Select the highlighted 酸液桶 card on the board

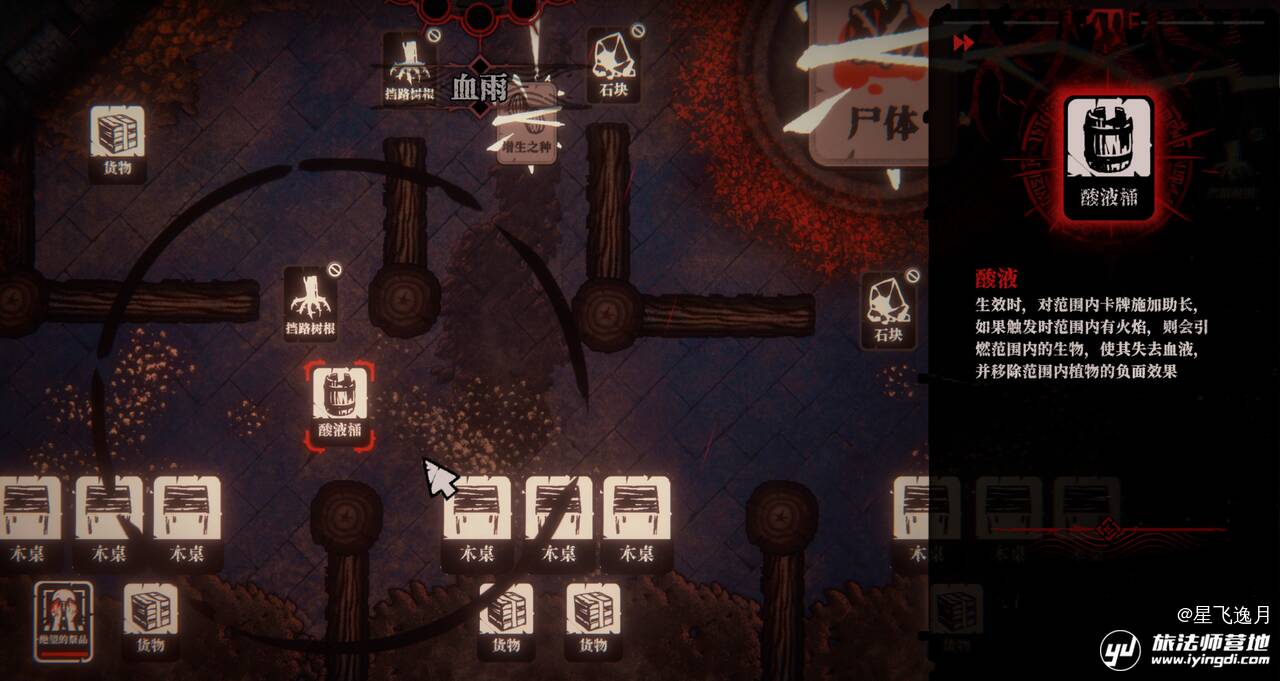[339, 404]
